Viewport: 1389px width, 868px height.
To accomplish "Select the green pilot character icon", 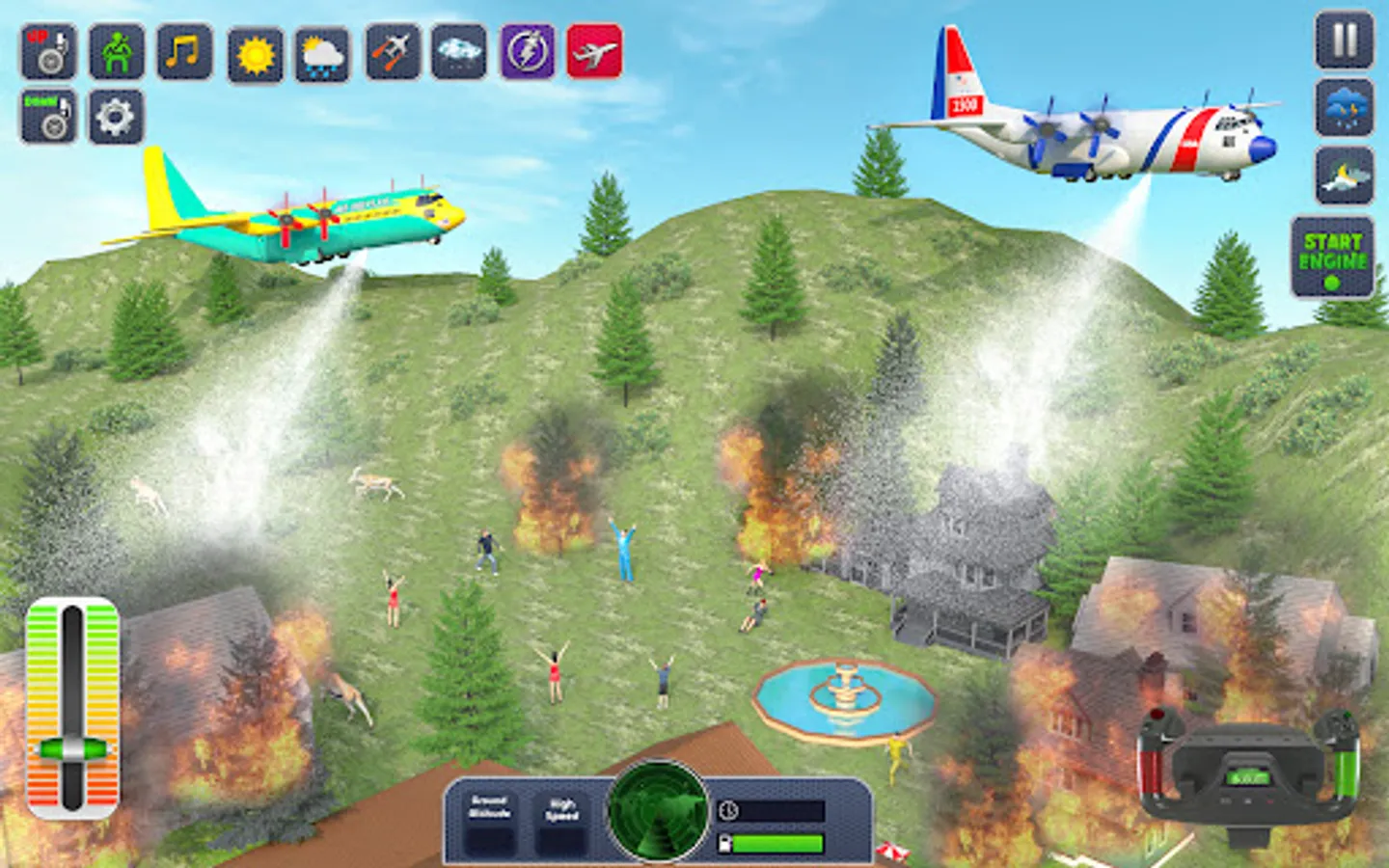I will tap(114, 53).
